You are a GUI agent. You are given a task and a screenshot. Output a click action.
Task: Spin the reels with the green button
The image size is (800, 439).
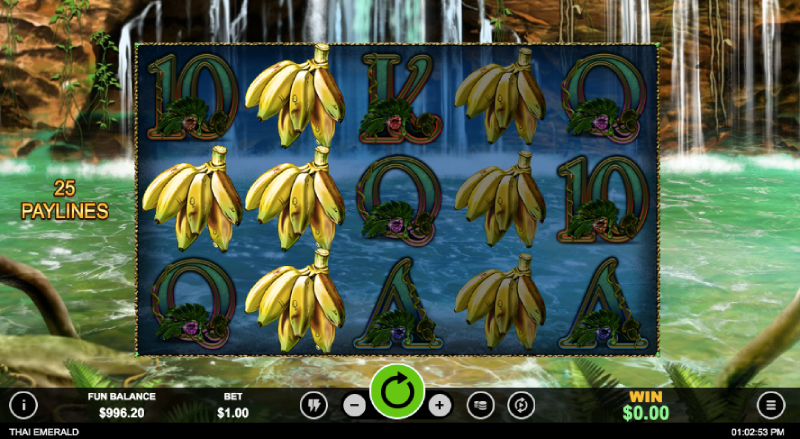tap(397, 392)
